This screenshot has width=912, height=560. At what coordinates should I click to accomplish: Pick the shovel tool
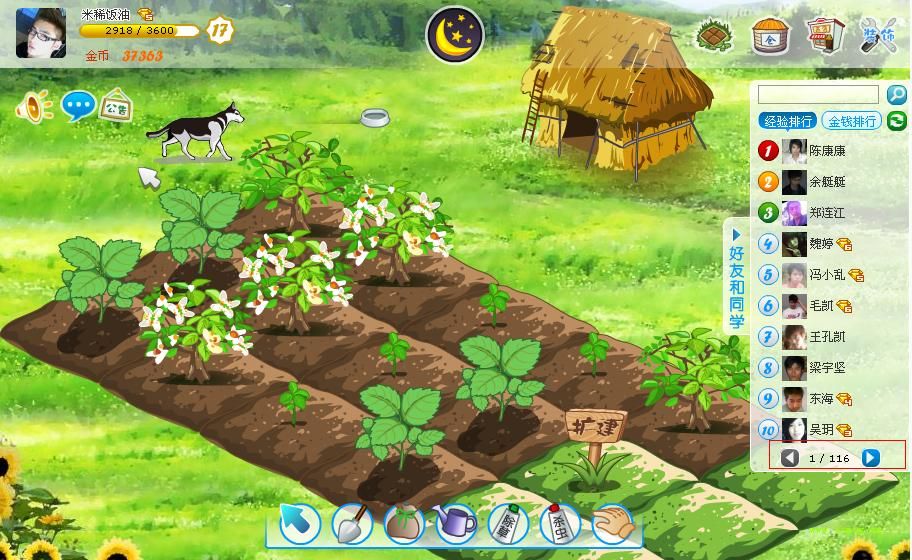pos(351,523)
